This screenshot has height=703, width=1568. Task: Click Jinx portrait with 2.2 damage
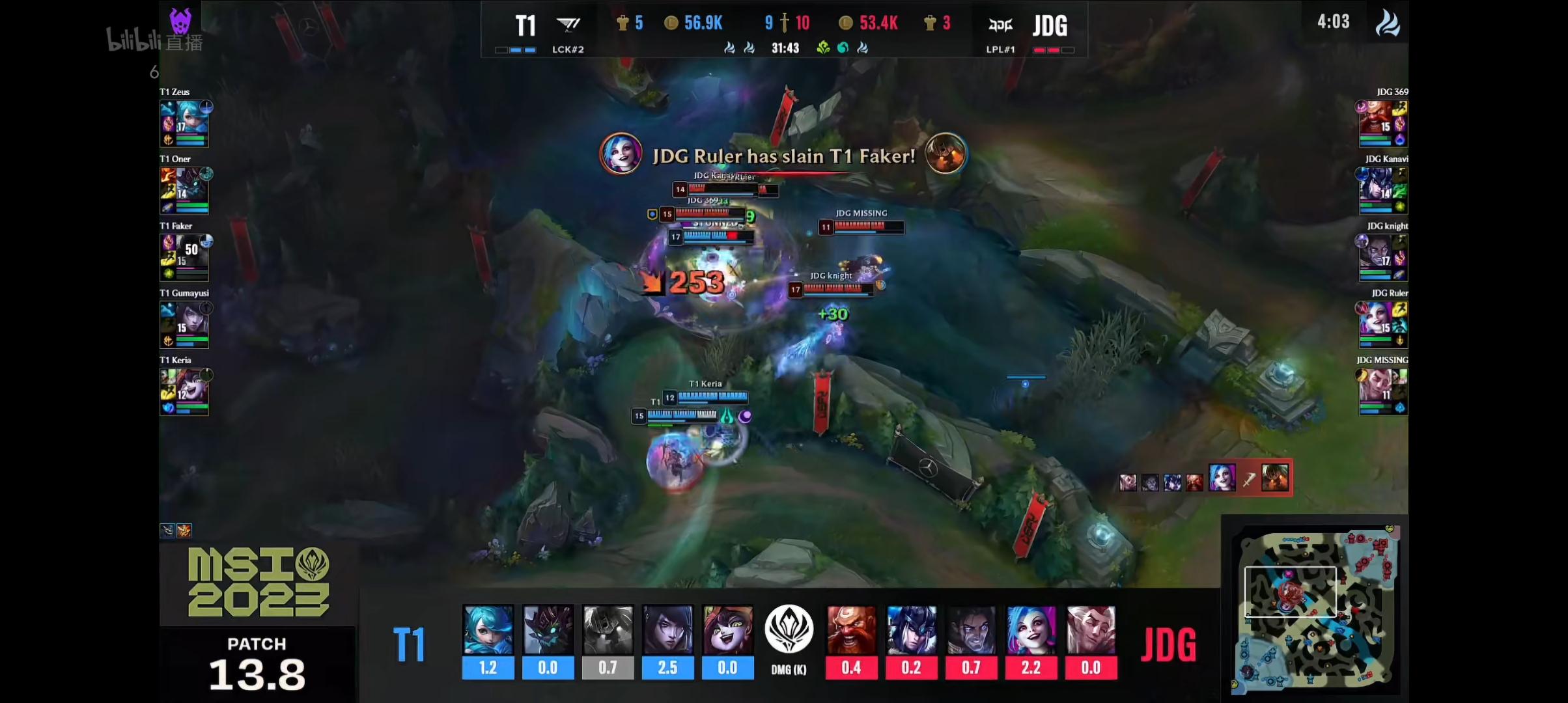click(x=1031, y=630)
